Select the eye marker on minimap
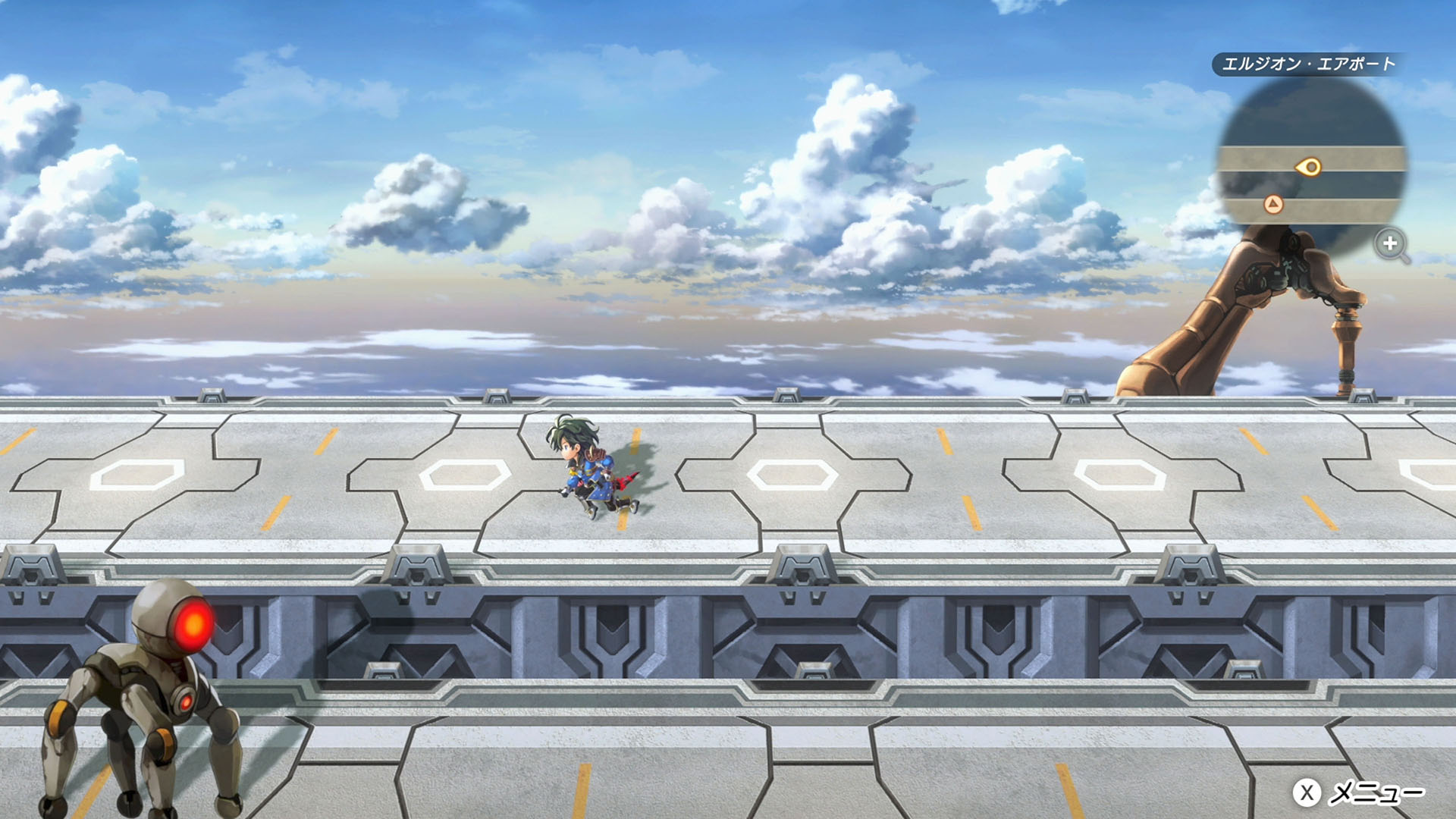Viewport: 1456px width, 819px height. tap(1309, 167)
